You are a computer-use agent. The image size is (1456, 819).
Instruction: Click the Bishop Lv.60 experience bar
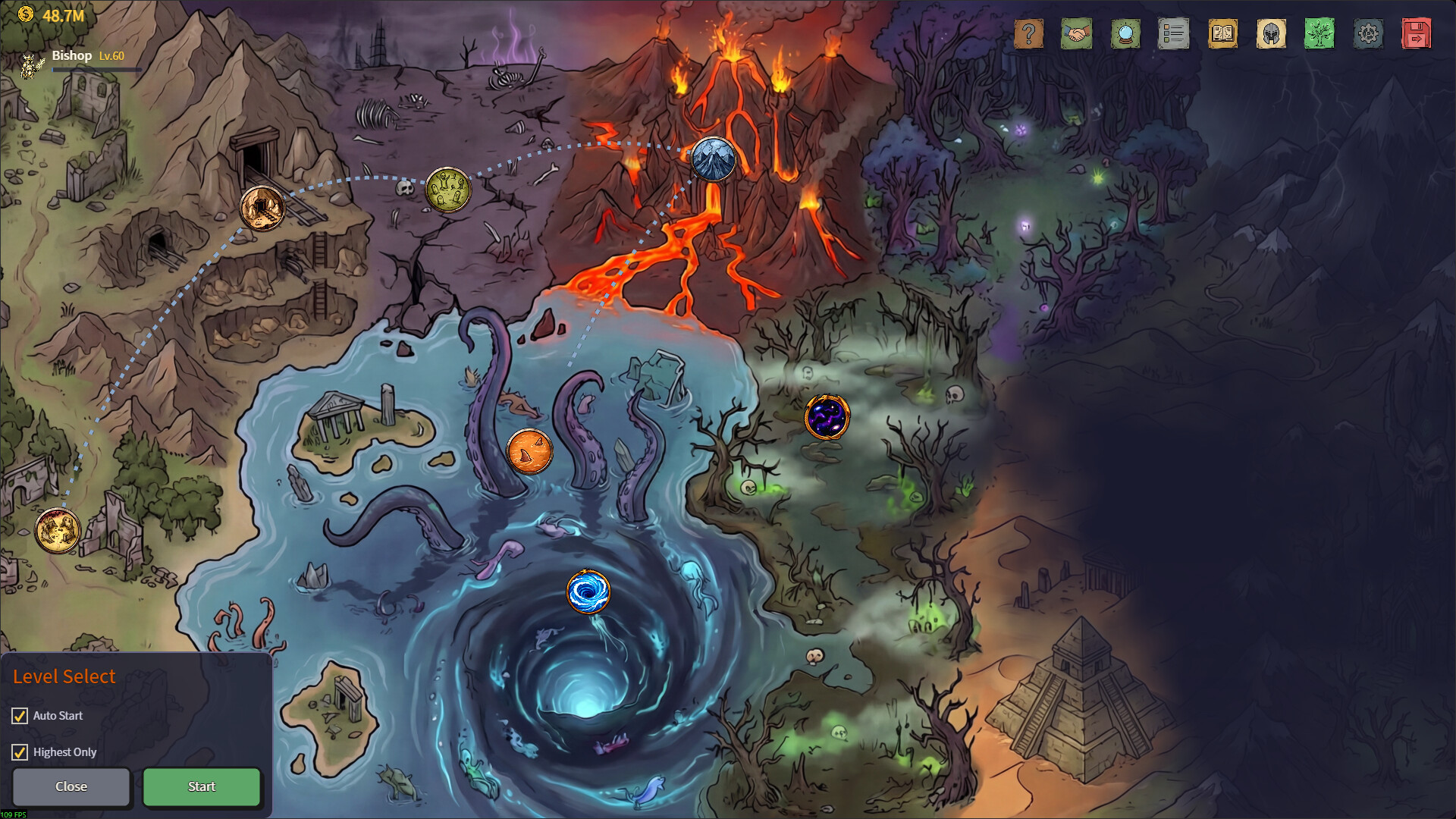96,71
